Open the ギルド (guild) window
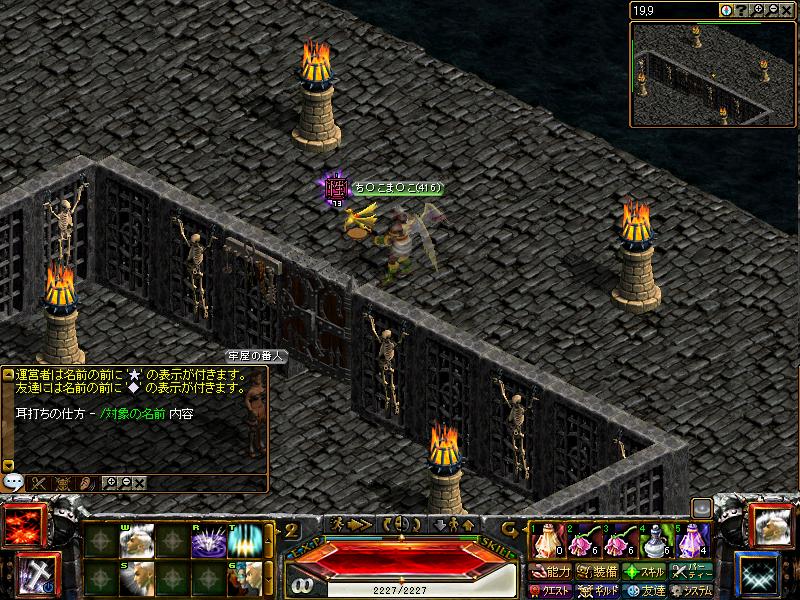The image size is (800, 600). coord(598,590)
